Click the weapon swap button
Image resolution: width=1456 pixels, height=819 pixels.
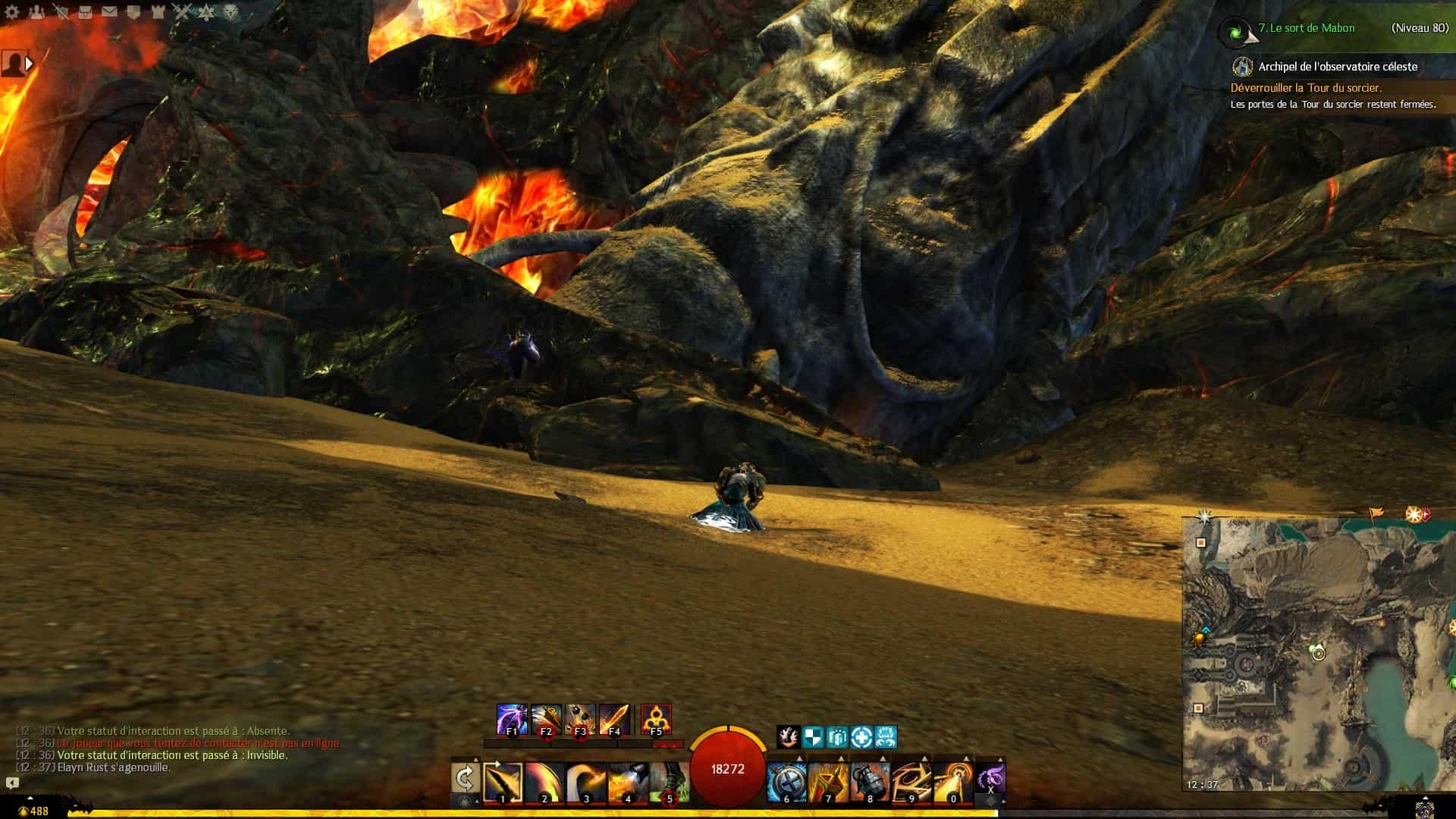(465, 778)
